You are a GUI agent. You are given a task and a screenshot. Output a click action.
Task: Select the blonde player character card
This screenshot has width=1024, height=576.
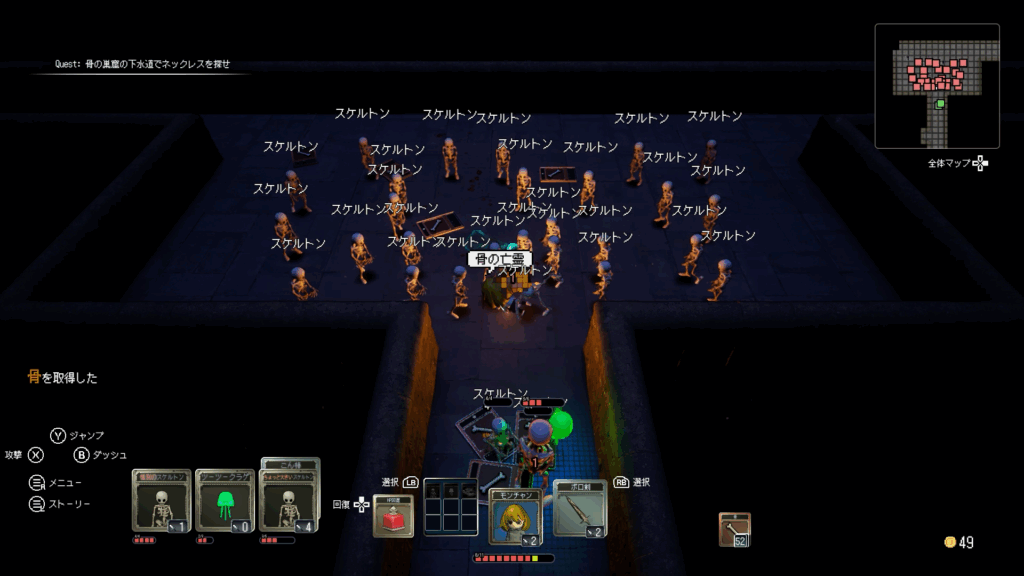tap(516, 516)
